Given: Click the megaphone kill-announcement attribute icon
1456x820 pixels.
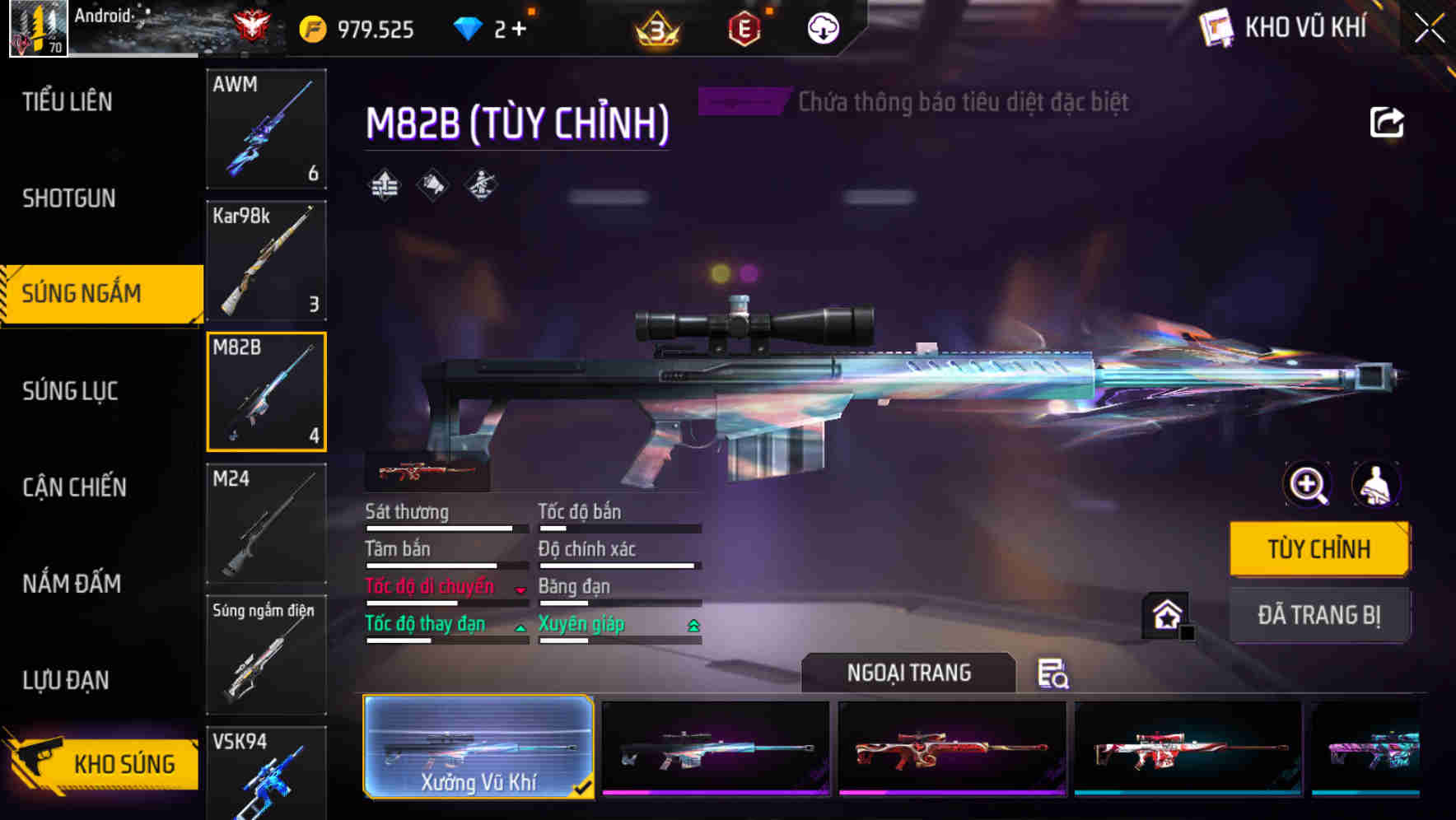Looking at the screenshot, I should coord(432,186).
